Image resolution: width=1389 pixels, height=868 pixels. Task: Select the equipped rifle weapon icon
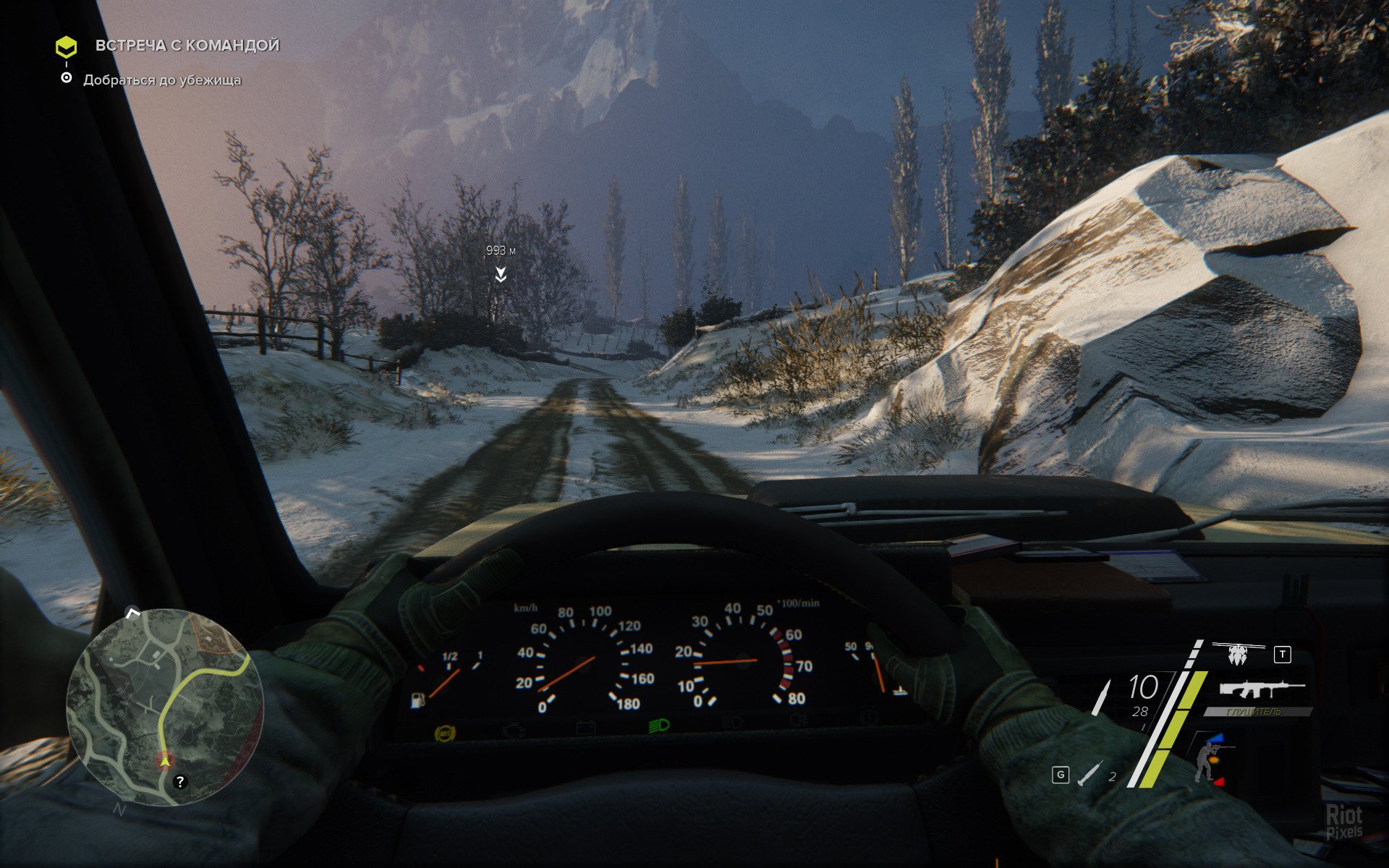click(1261, 688)
